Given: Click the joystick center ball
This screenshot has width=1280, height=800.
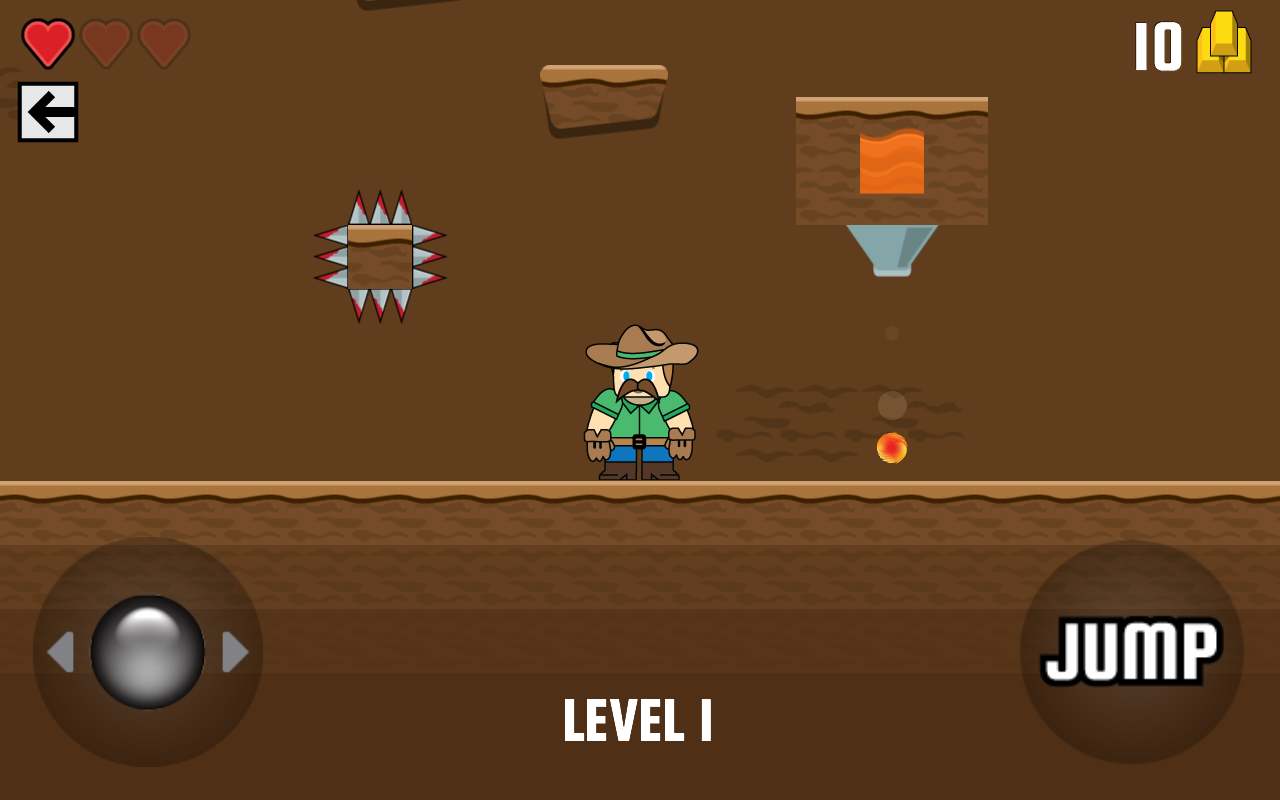Looking at the screenshot, I should coord(148,652).
